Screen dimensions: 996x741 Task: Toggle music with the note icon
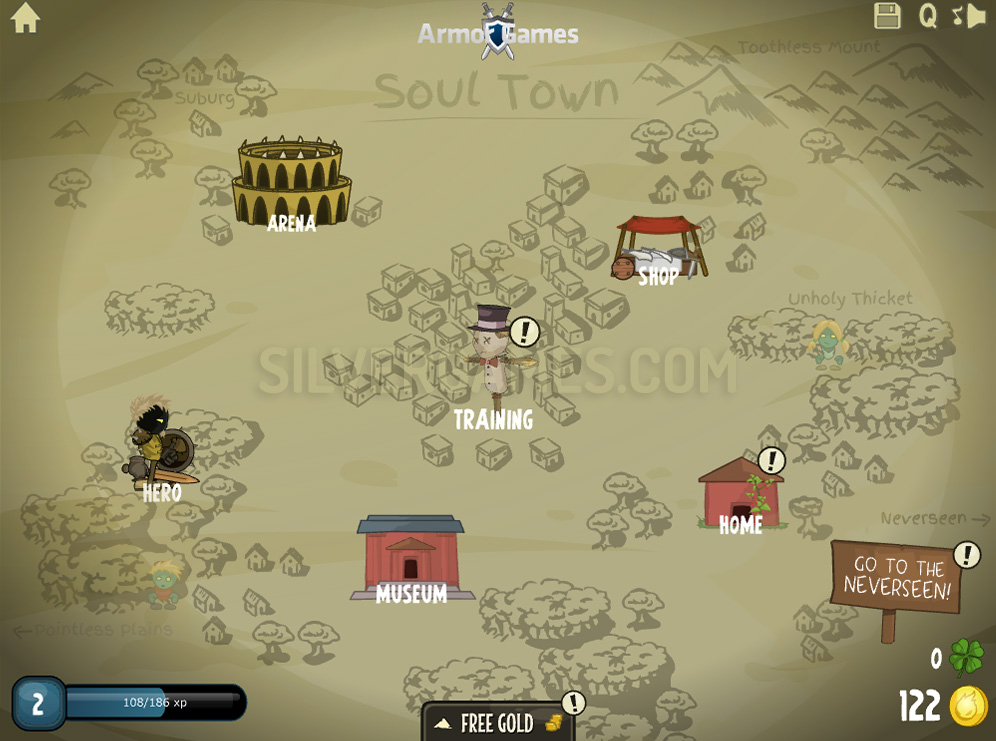[x=957, y=16]
